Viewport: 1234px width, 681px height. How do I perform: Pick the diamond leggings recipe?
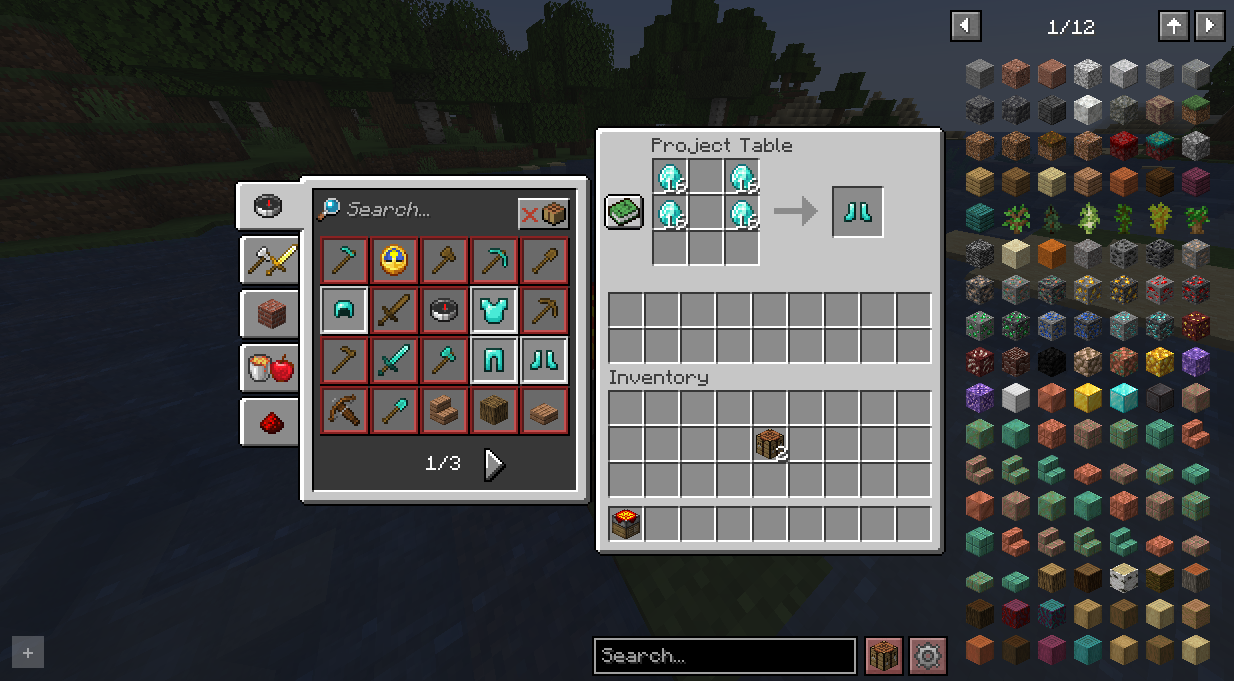[495, 360]
